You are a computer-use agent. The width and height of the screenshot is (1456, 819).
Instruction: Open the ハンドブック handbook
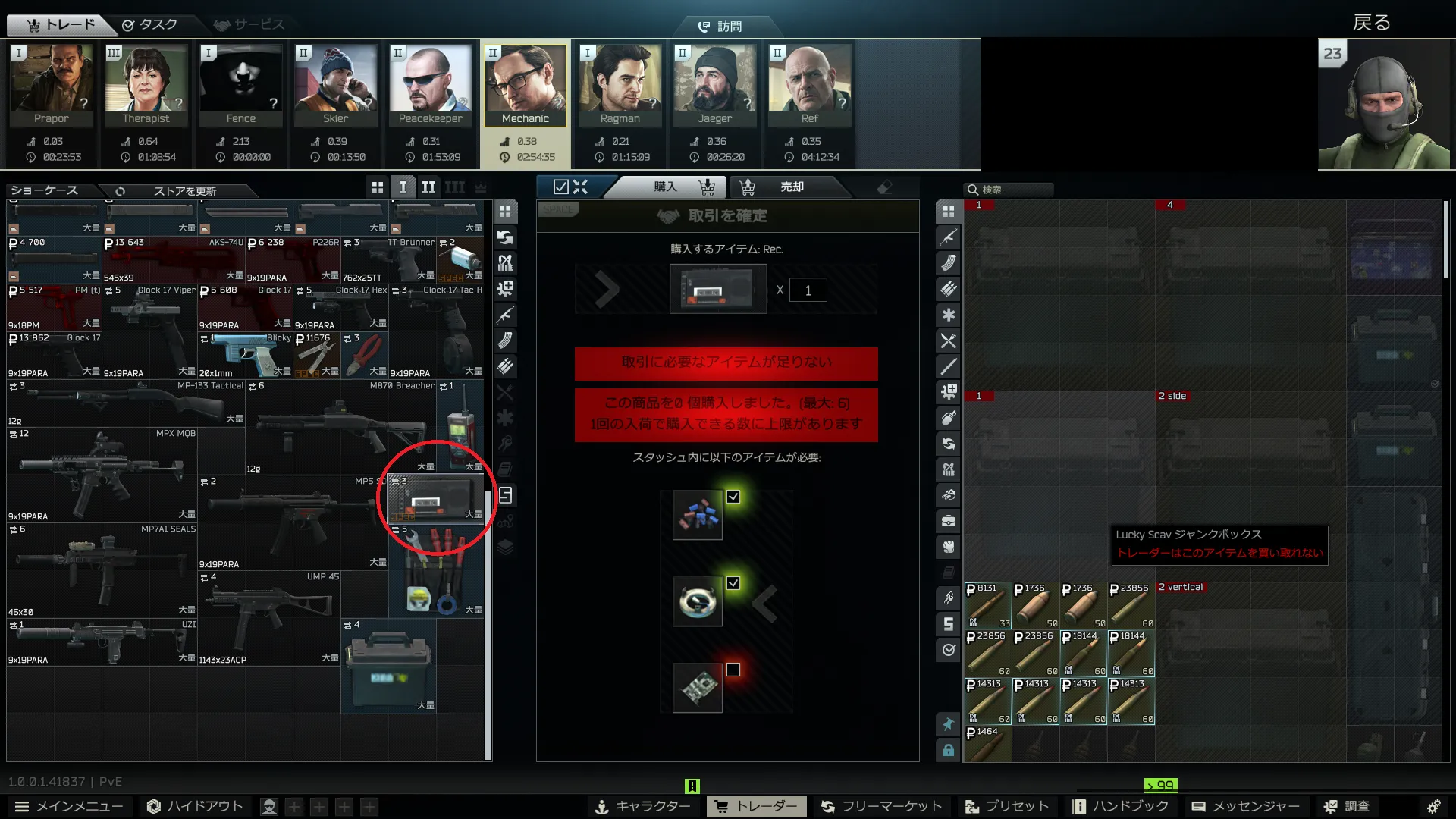1120,806
